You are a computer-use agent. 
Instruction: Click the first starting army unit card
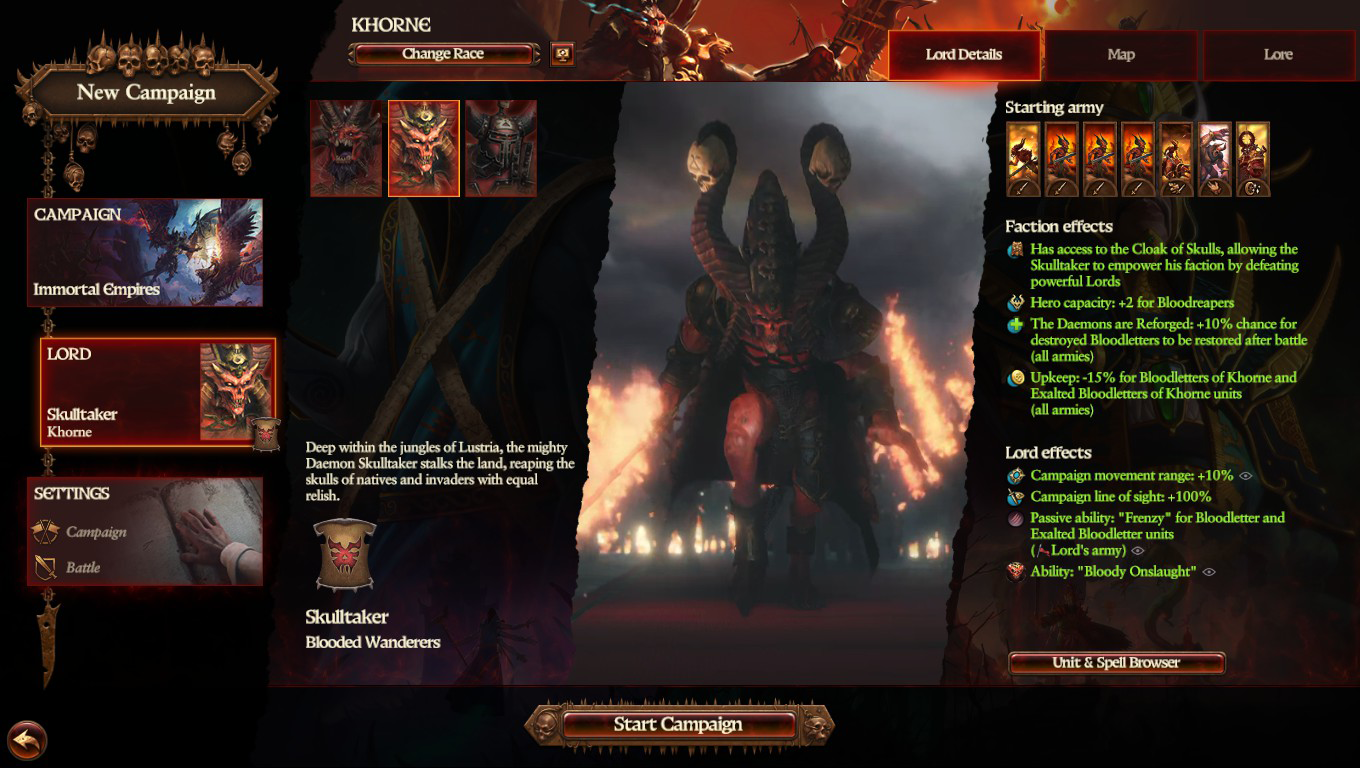(x=1024, y=159)
